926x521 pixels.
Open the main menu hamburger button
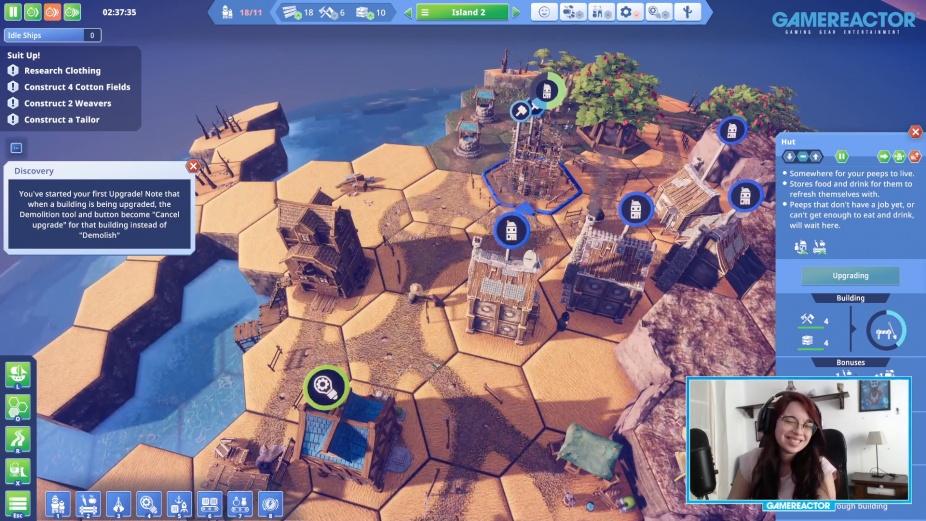[x=18, y=503]
